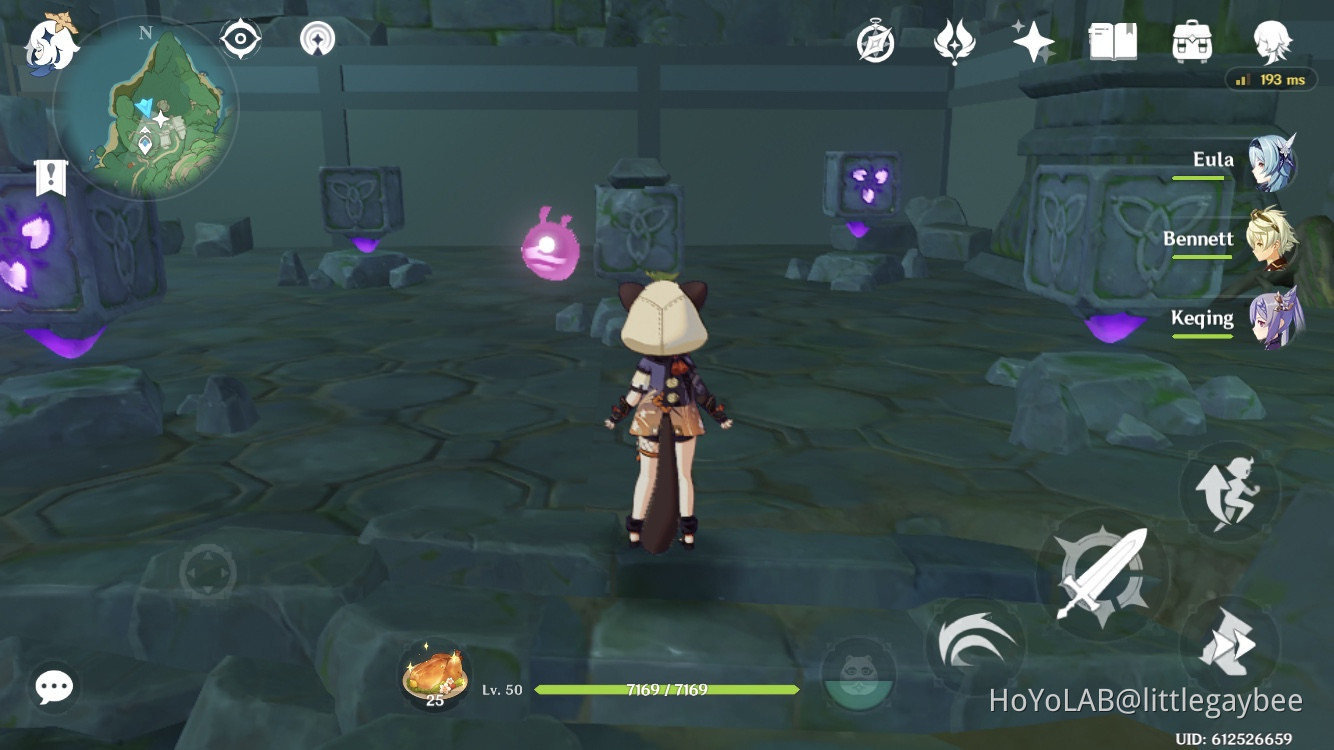The image size is (1334, 750).
Task: Open the Battle Pass wings icon
Action: tap(955, 42)
